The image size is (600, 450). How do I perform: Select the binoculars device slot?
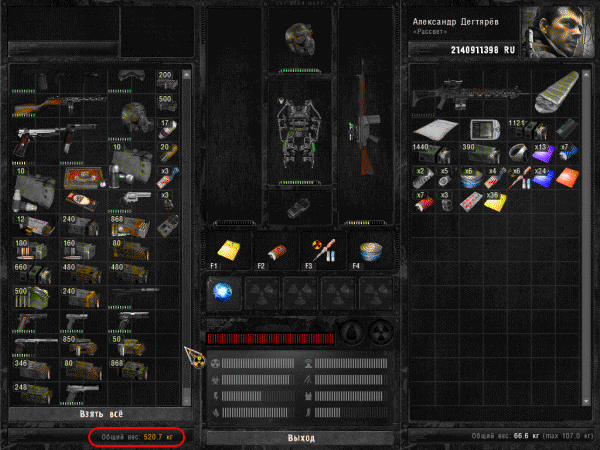coord(299,209)
